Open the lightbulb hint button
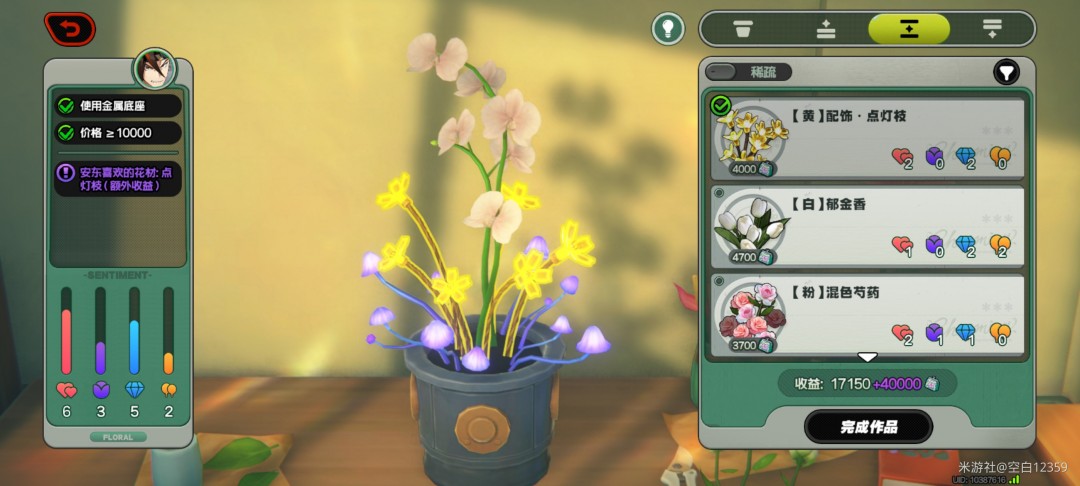This screenshot has height=486, width=1080. click(668, 28)
